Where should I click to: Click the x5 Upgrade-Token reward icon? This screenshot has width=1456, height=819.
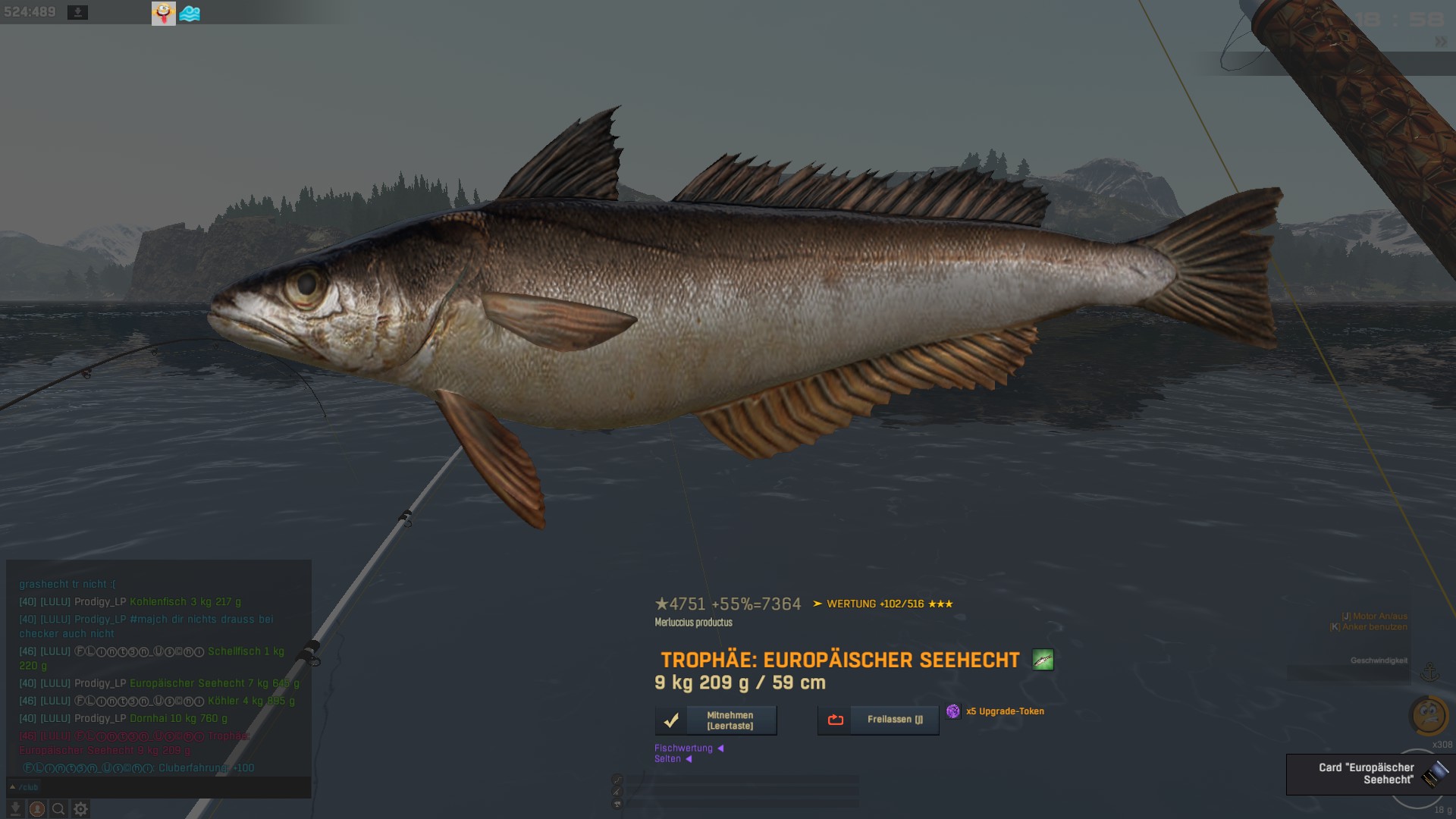pyautogui.click(x=953, y=711)
